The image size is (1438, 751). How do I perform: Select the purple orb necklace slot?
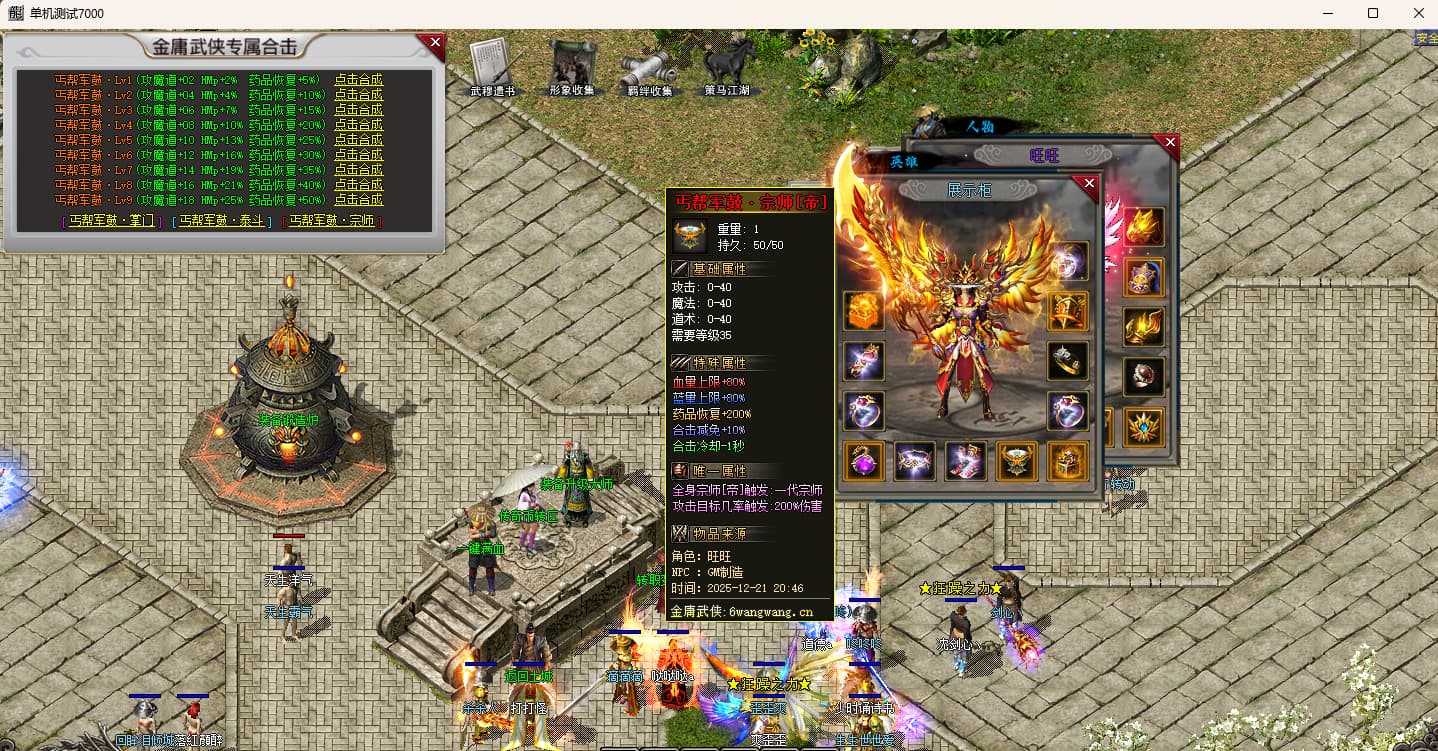(864, 461)
